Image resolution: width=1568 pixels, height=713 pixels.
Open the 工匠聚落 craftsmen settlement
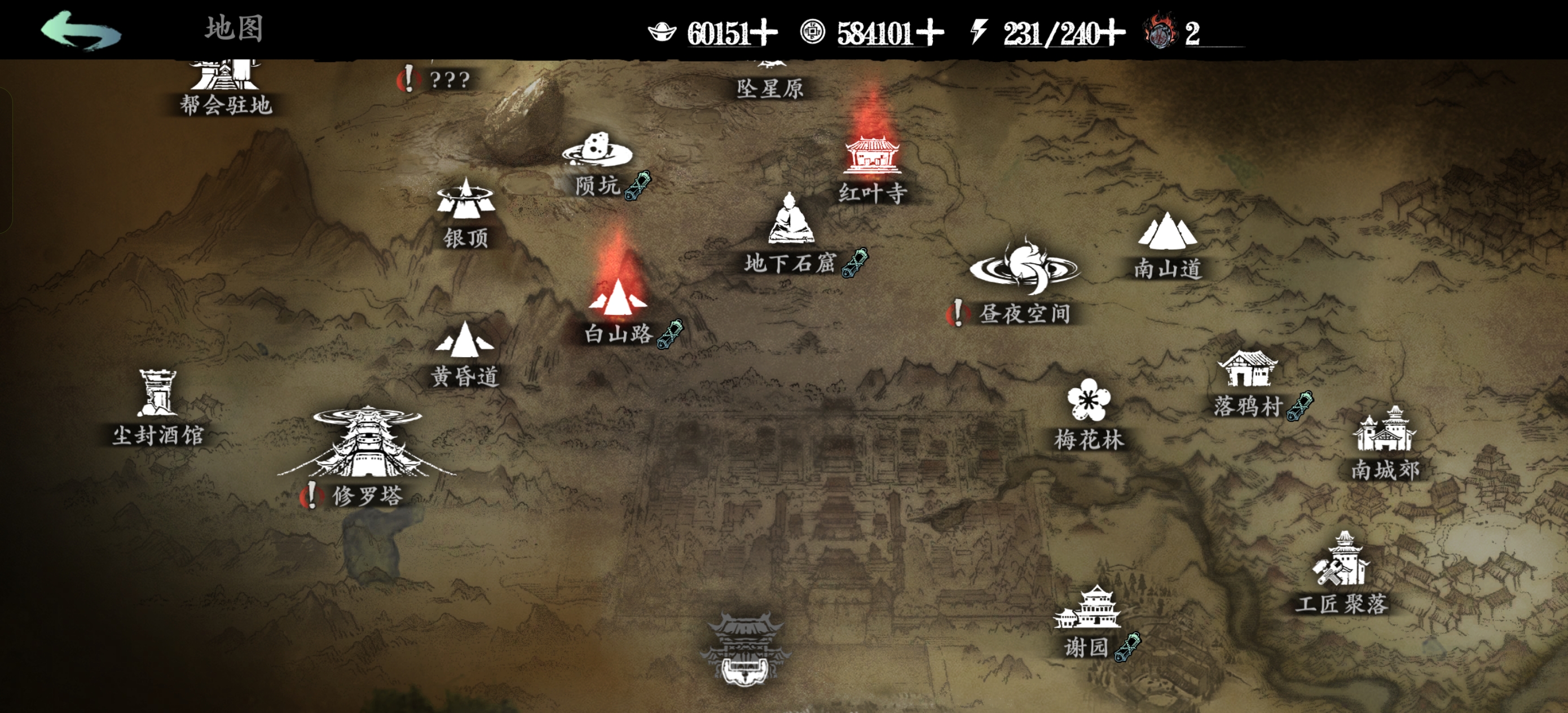click(1342, 573)
